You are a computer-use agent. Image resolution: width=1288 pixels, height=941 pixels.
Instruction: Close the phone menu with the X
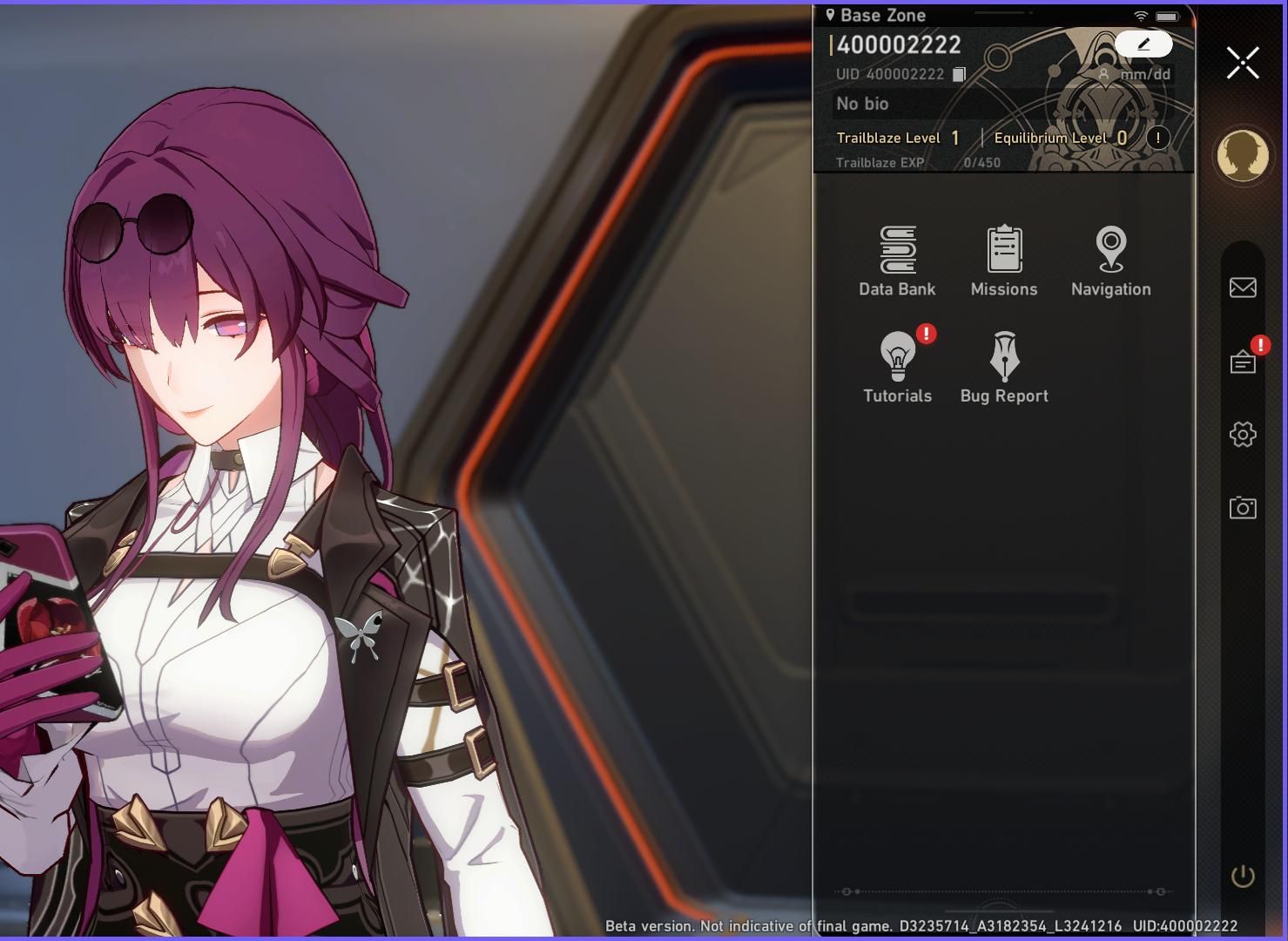pyautogui.click(x=1243, y=62)
